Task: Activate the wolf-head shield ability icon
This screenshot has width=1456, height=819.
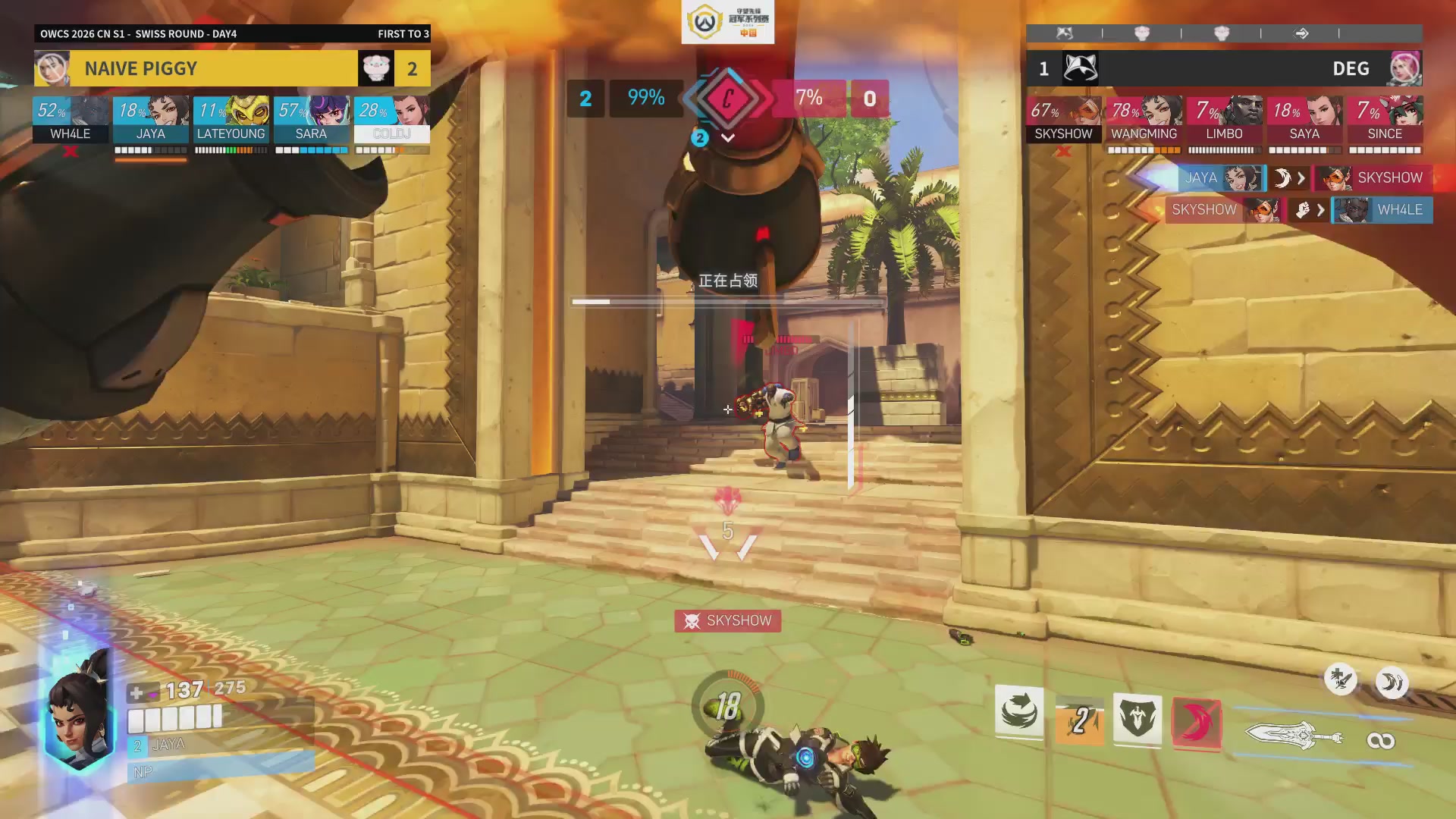Action: click(1137, 718)
